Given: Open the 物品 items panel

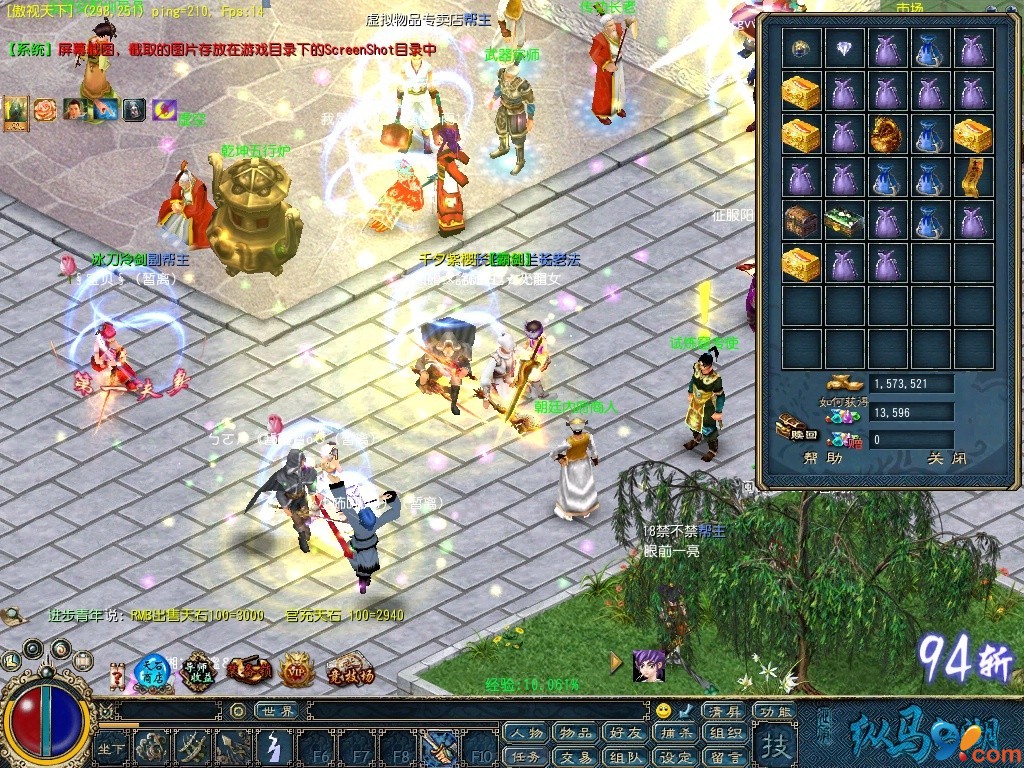Looking at the screenshot, I should (576, 733).
